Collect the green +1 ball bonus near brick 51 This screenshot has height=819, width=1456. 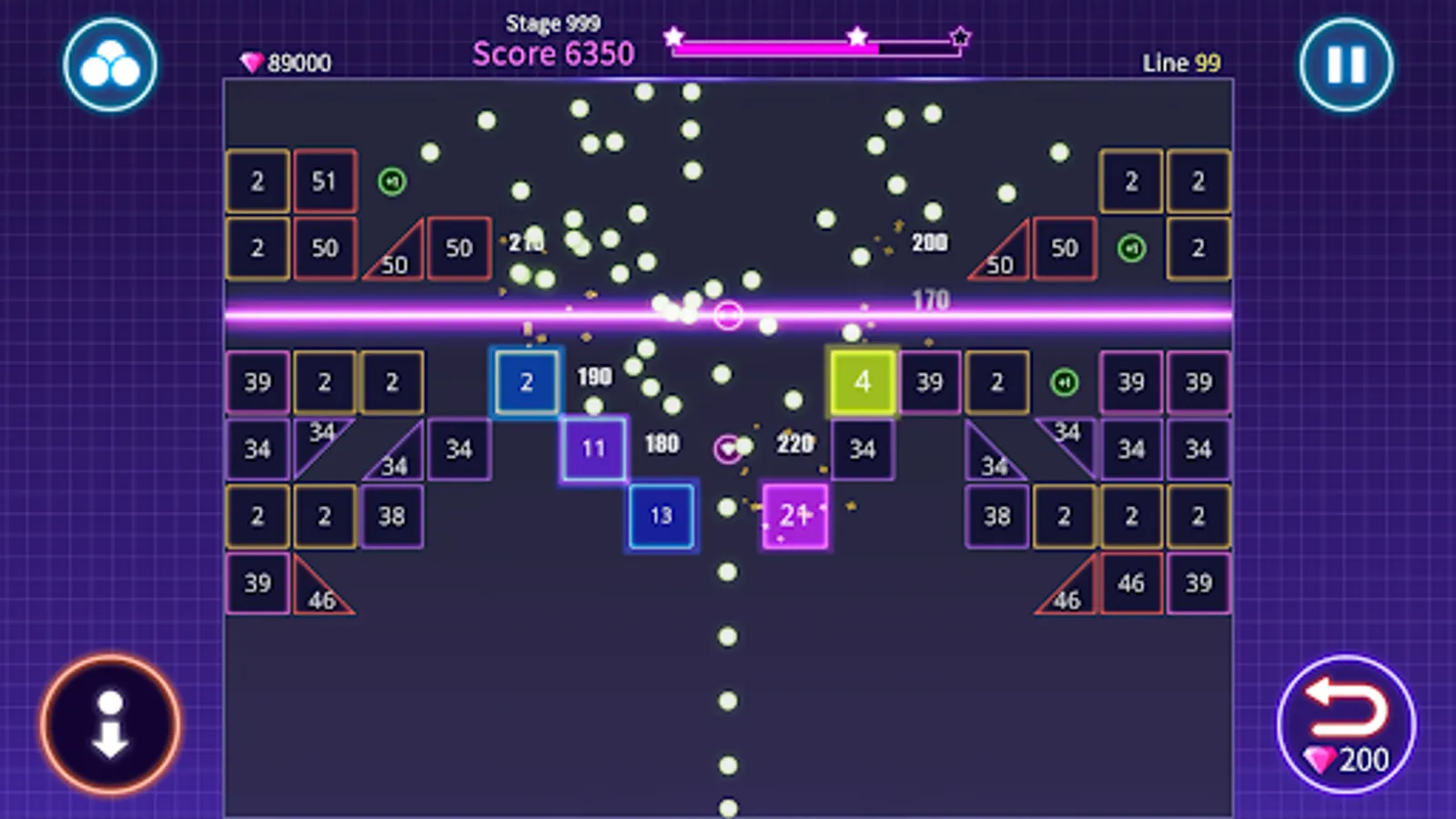(x=391, y=181)
